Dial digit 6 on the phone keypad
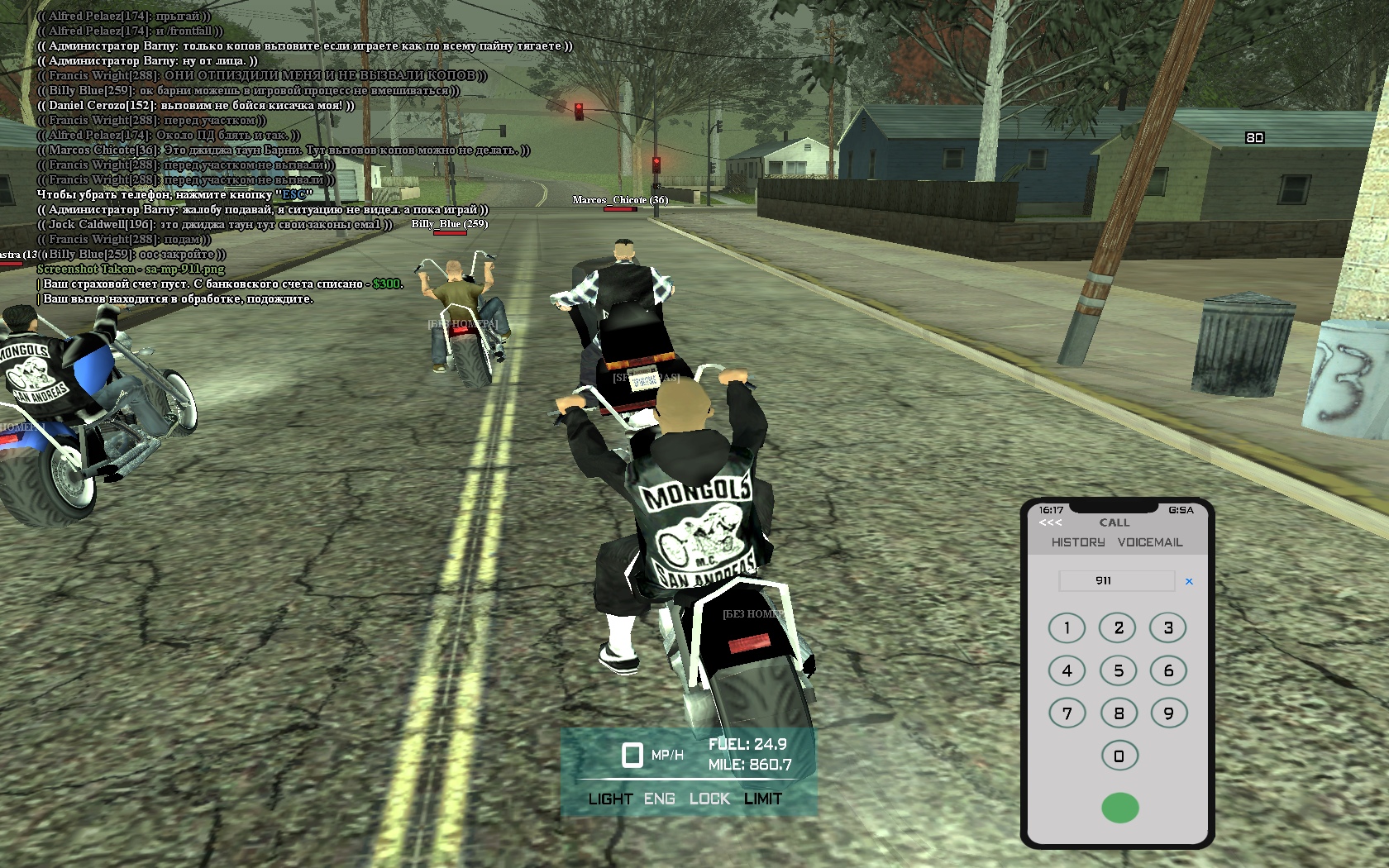 pyautogui.click(x=1168, y=670)
